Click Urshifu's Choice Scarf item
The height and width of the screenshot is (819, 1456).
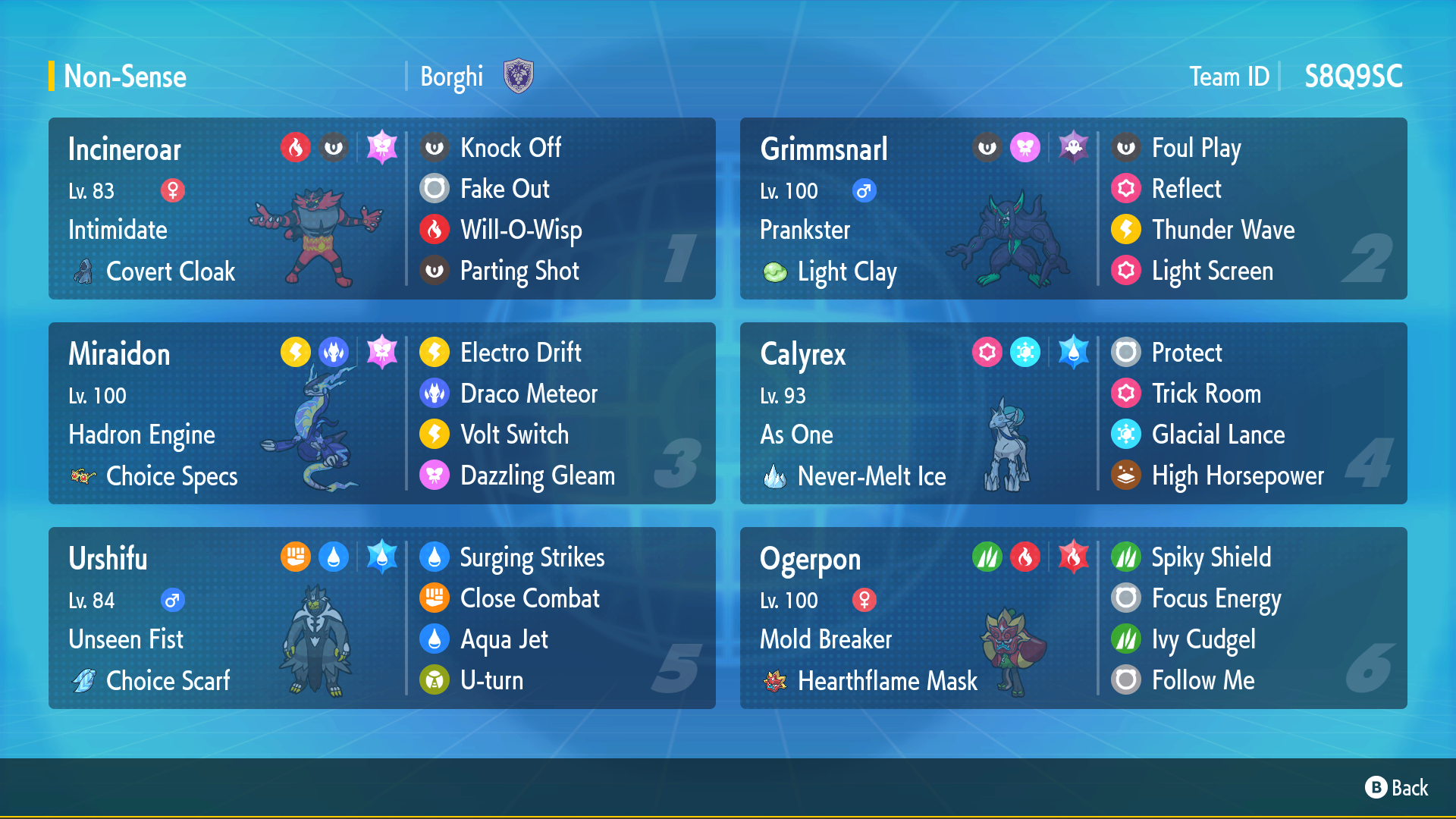[168, 681]
